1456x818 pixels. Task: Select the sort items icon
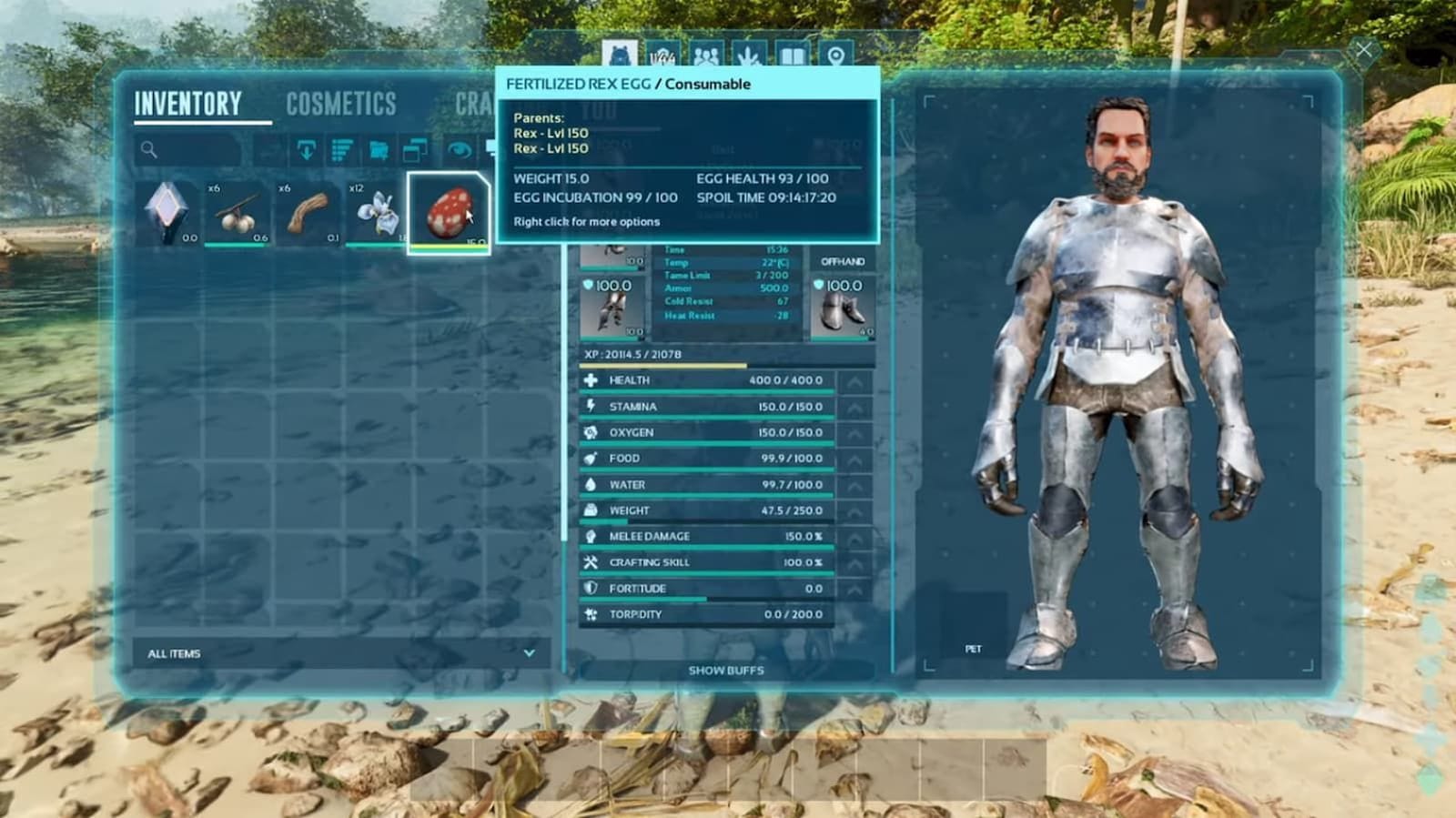pos(341,150)
